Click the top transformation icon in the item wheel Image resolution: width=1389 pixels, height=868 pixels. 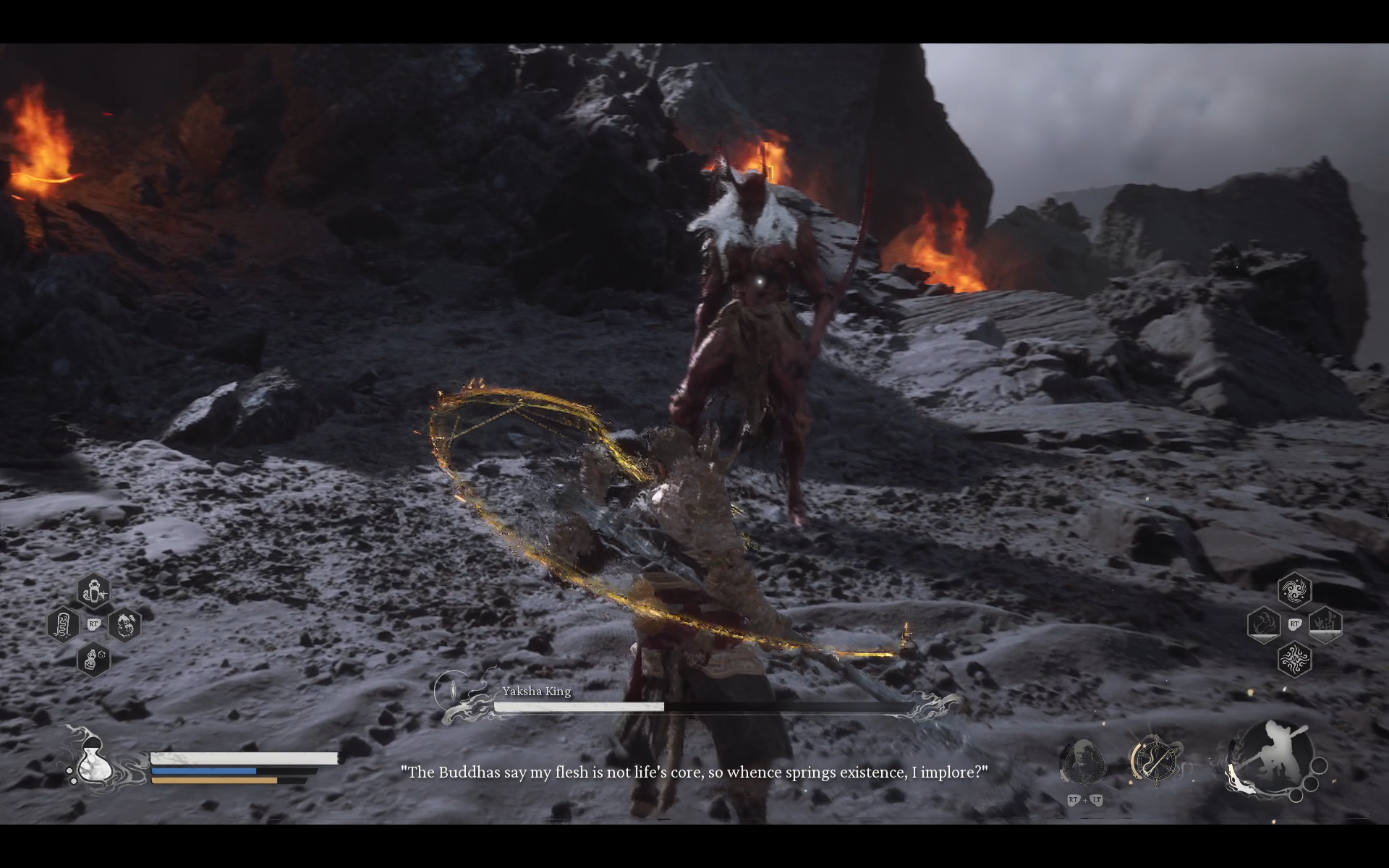click(x=94, y=591)
